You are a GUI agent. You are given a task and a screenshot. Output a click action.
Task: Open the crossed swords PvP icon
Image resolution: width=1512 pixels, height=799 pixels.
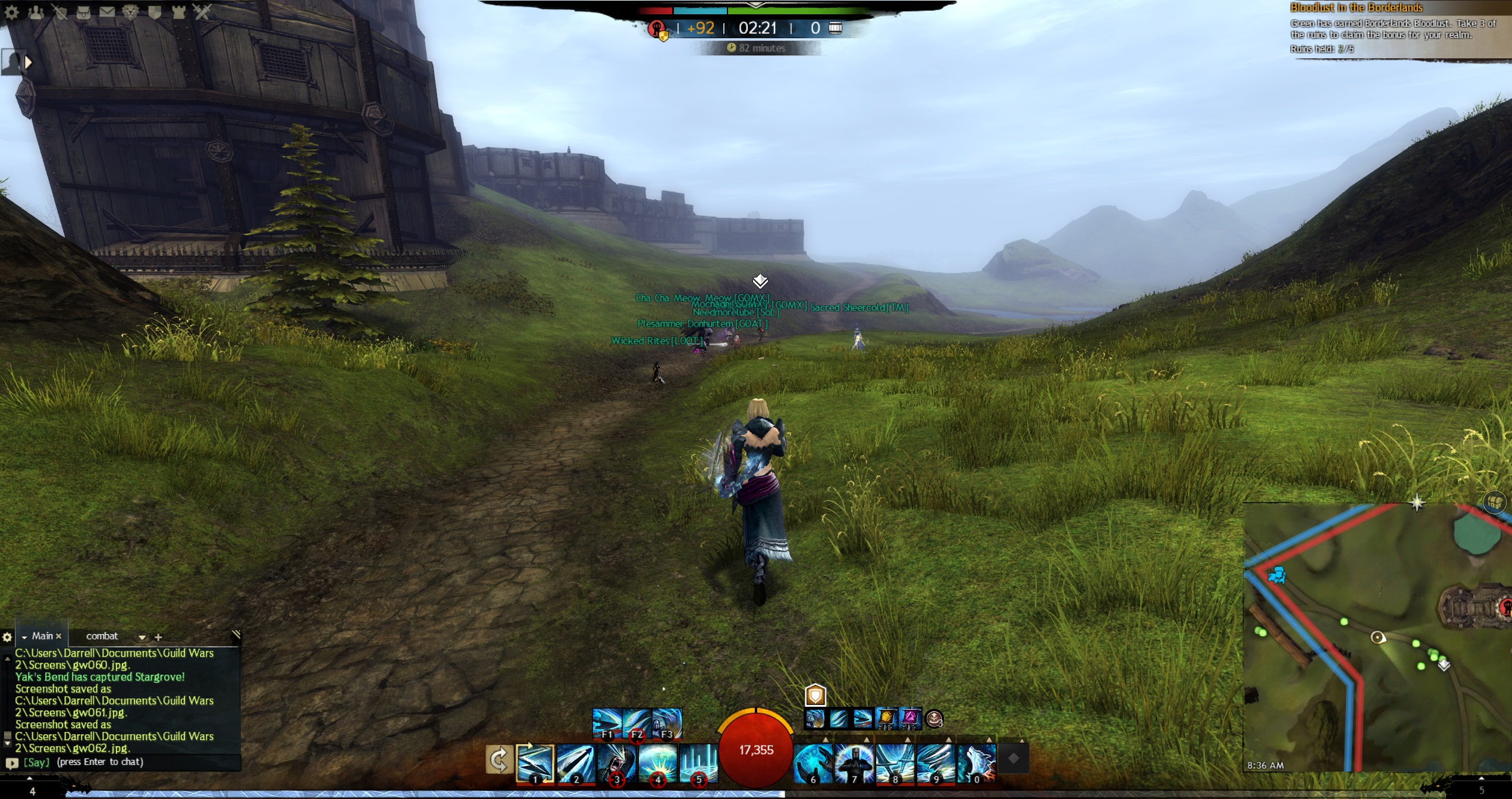[202, 12]
